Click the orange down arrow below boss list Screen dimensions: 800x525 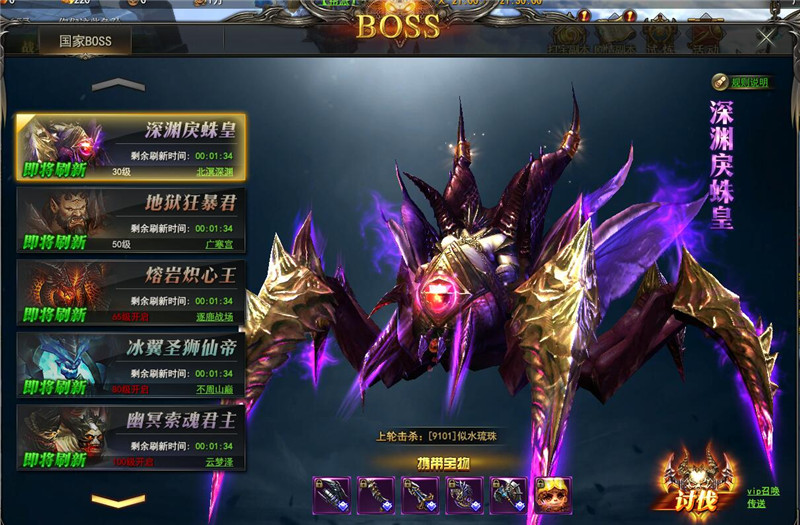tap(118, 499)
